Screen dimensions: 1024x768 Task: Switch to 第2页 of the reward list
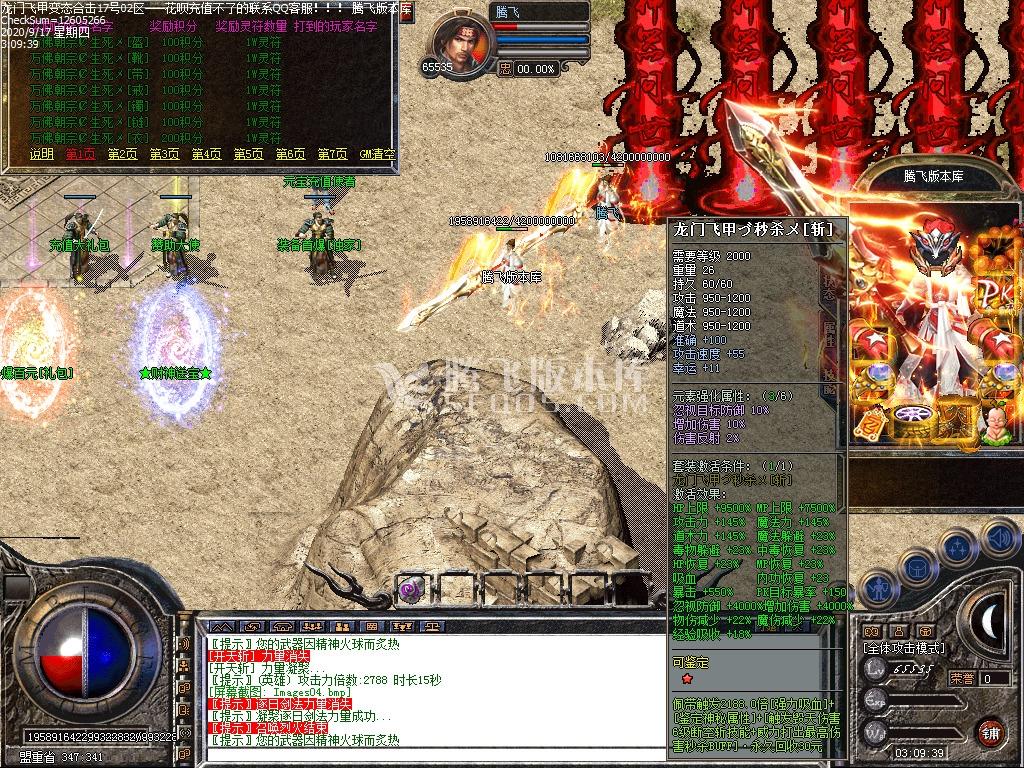tap(123, 154)
